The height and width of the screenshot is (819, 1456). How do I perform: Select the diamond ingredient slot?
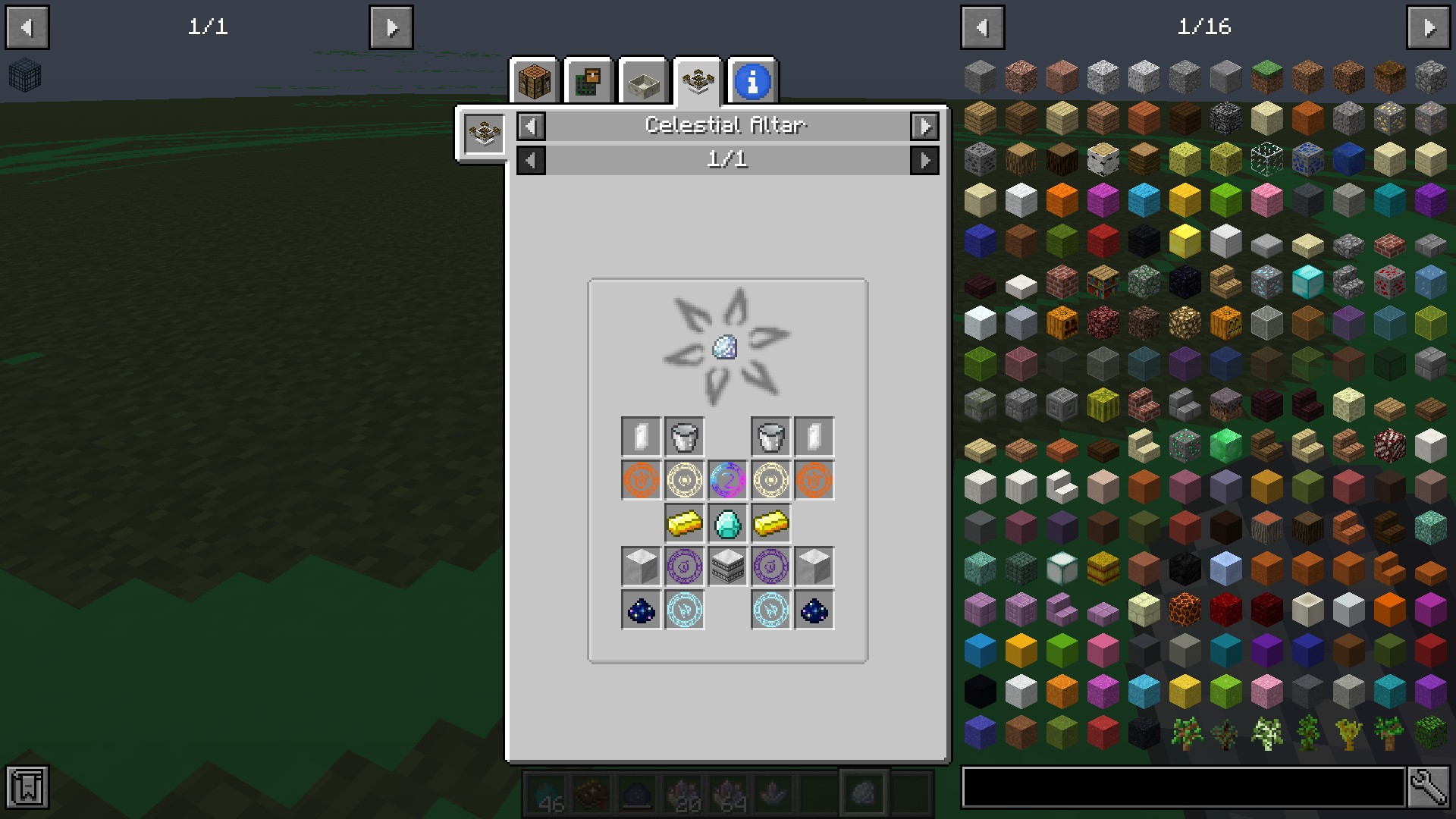tap(727, 523)
